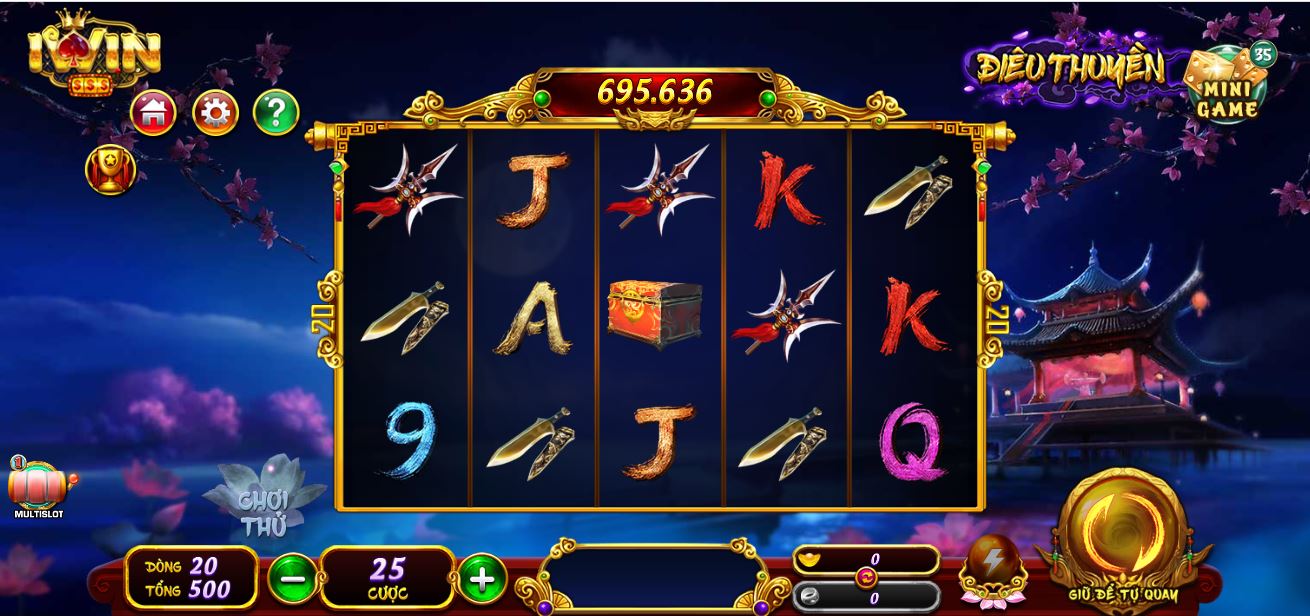
Task: Click the red home button
Action: click(x=153, y=113)
